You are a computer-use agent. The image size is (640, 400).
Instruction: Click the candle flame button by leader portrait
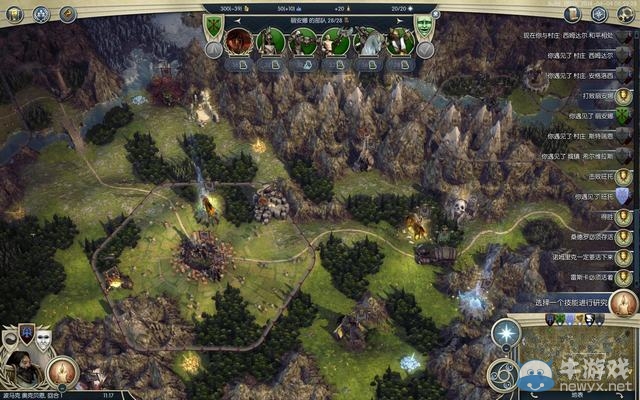[x=62, y=372]
